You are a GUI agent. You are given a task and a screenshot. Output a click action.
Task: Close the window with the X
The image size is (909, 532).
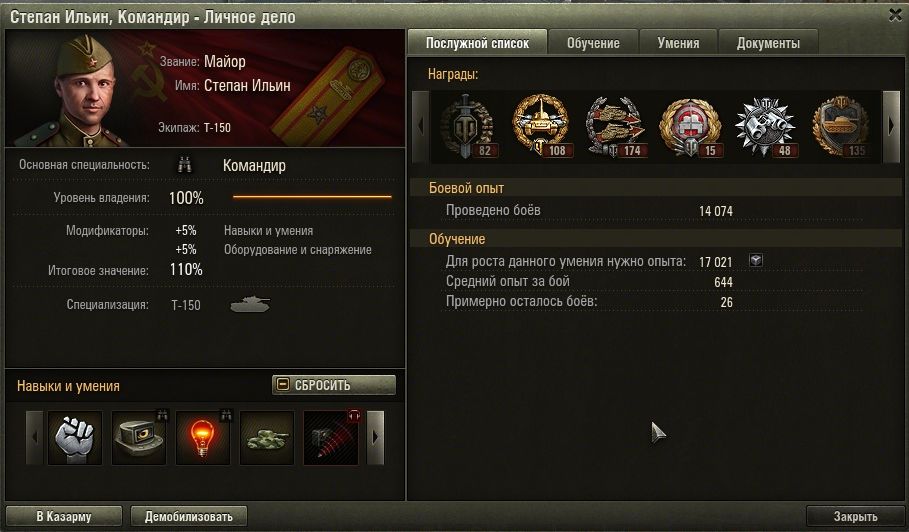tap(894, 14)
